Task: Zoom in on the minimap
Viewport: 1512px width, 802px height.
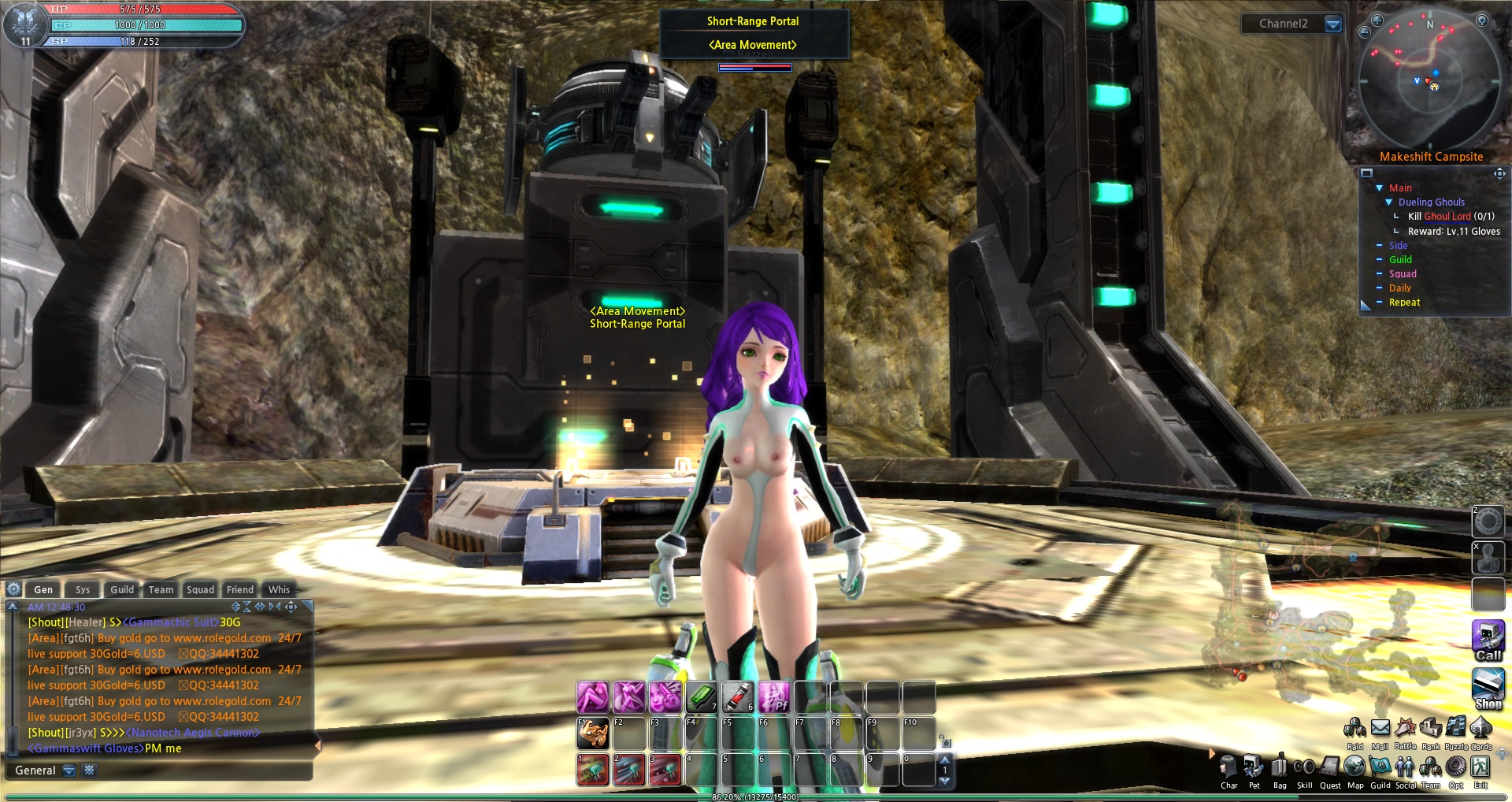Action: click(1377, 20)
